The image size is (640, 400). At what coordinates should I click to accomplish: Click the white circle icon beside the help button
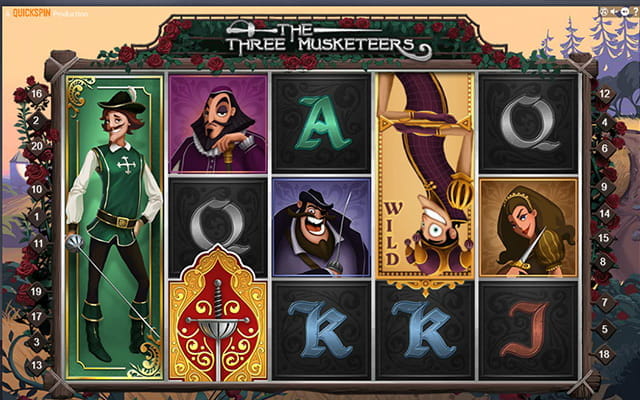point(625,14)
